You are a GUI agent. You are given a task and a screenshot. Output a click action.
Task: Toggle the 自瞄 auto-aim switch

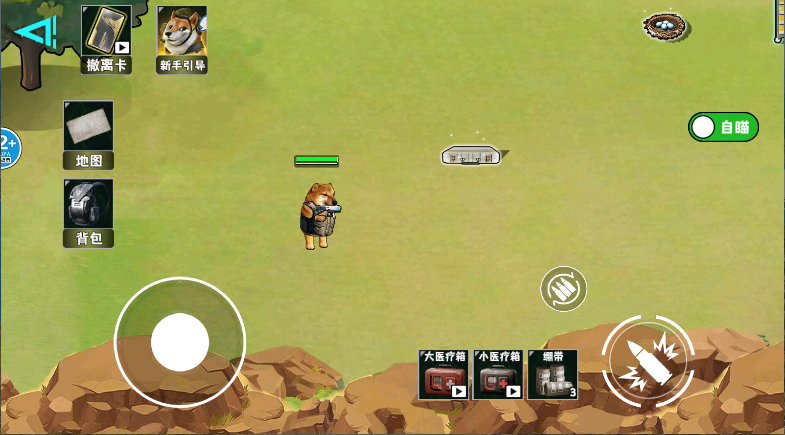tap(723, 127)
